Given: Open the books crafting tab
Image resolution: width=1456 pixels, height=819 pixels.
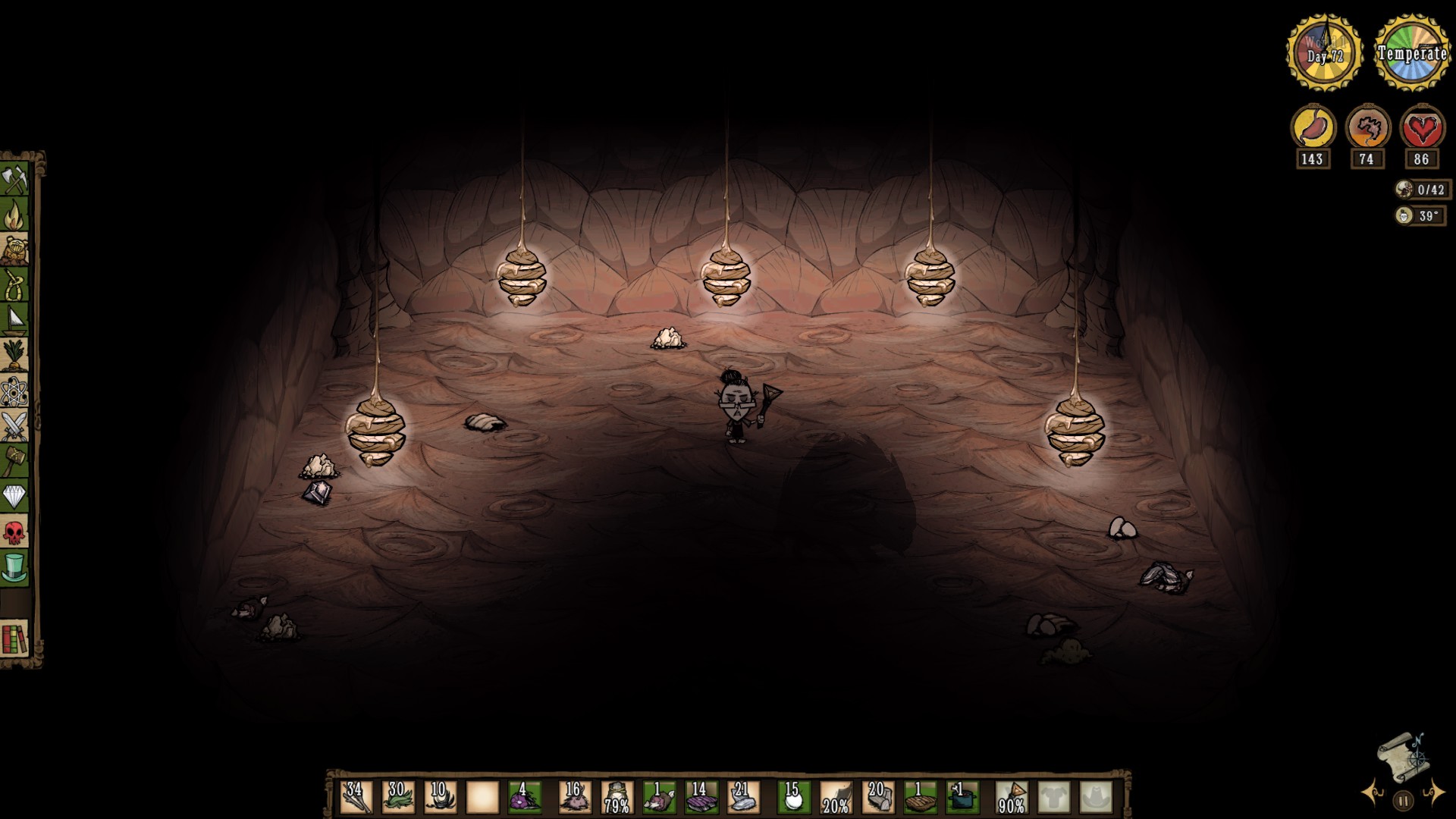Looking at the screenshot, I should (x=14, y=639).
